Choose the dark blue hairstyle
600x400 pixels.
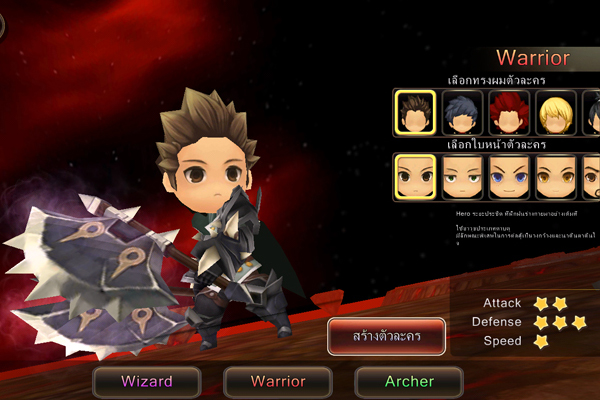(462, 112)
